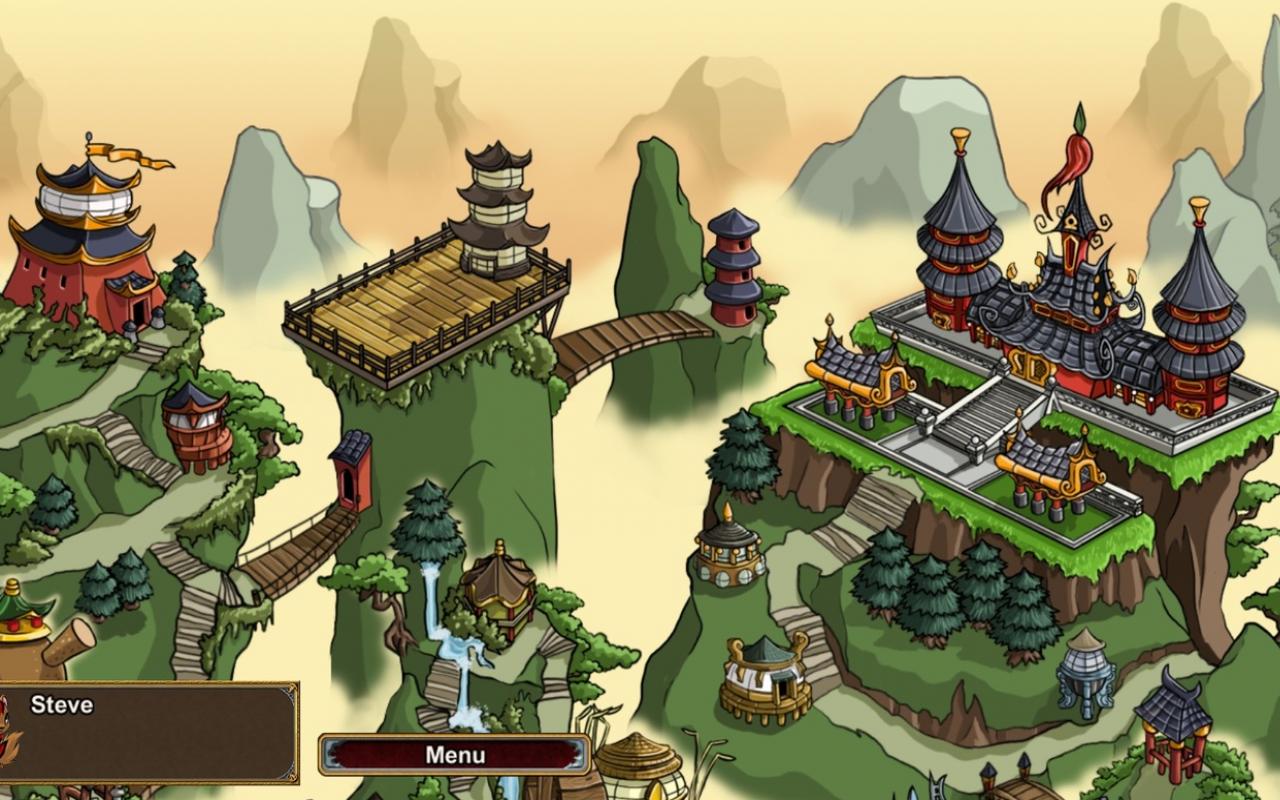This screenshot has height=800, width=1280.
Task: Enter the pavilion beside the waterfall
Action: 500,590
